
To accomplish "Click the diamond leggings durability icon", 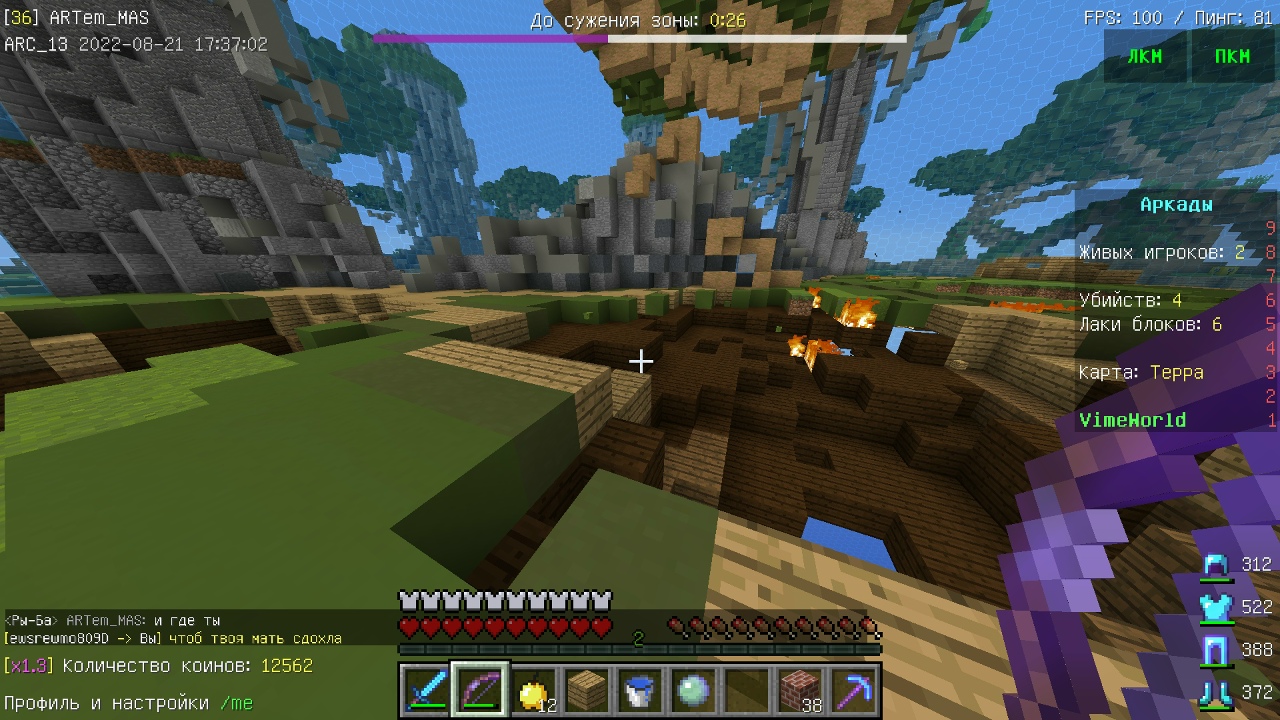I will [x=1216, y=650].
